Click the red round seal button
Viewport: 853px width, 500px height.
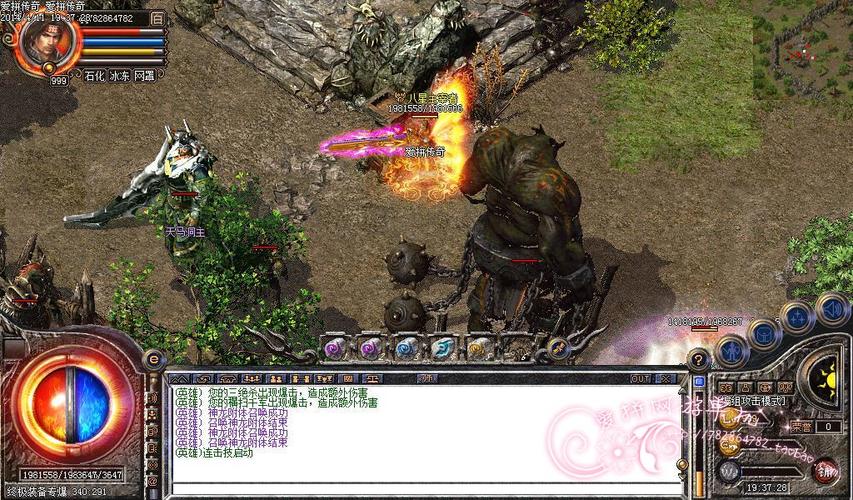(x=826, y=470)
